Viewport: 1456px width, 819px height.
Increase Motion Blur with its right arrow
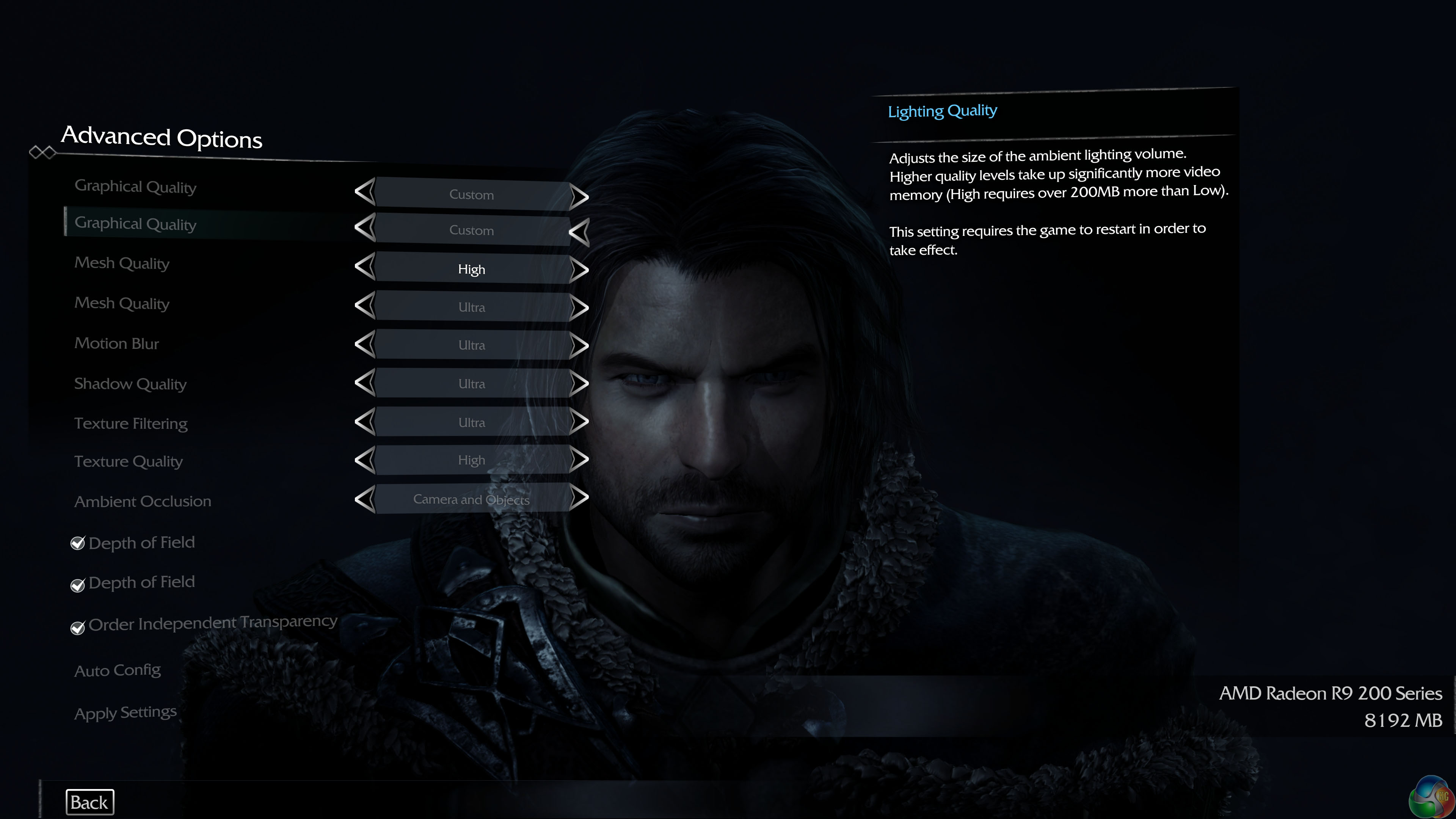(x=579, y=345)
